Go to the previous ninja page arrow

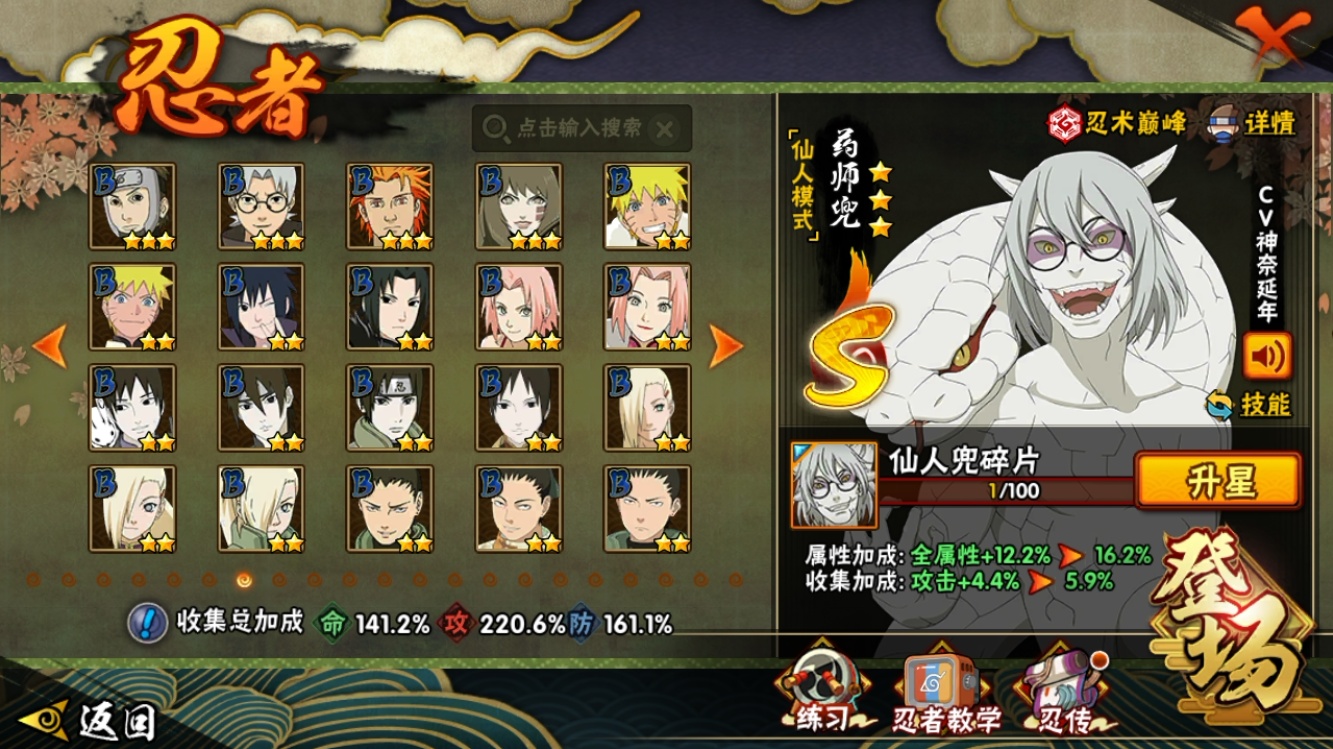coord(50,346)
